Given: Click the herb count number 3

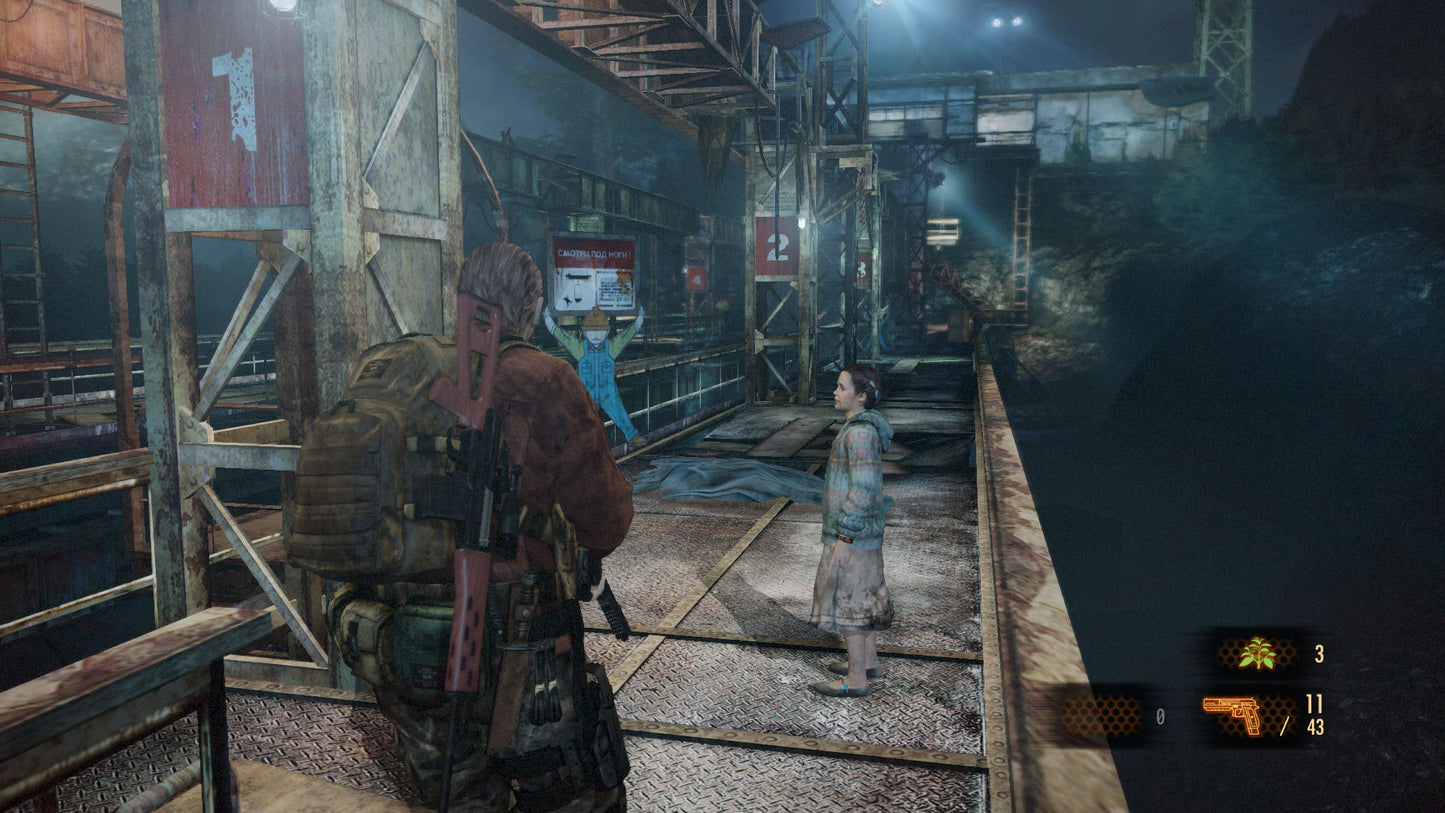Looking at the screenshot, I should [1317, 651].
